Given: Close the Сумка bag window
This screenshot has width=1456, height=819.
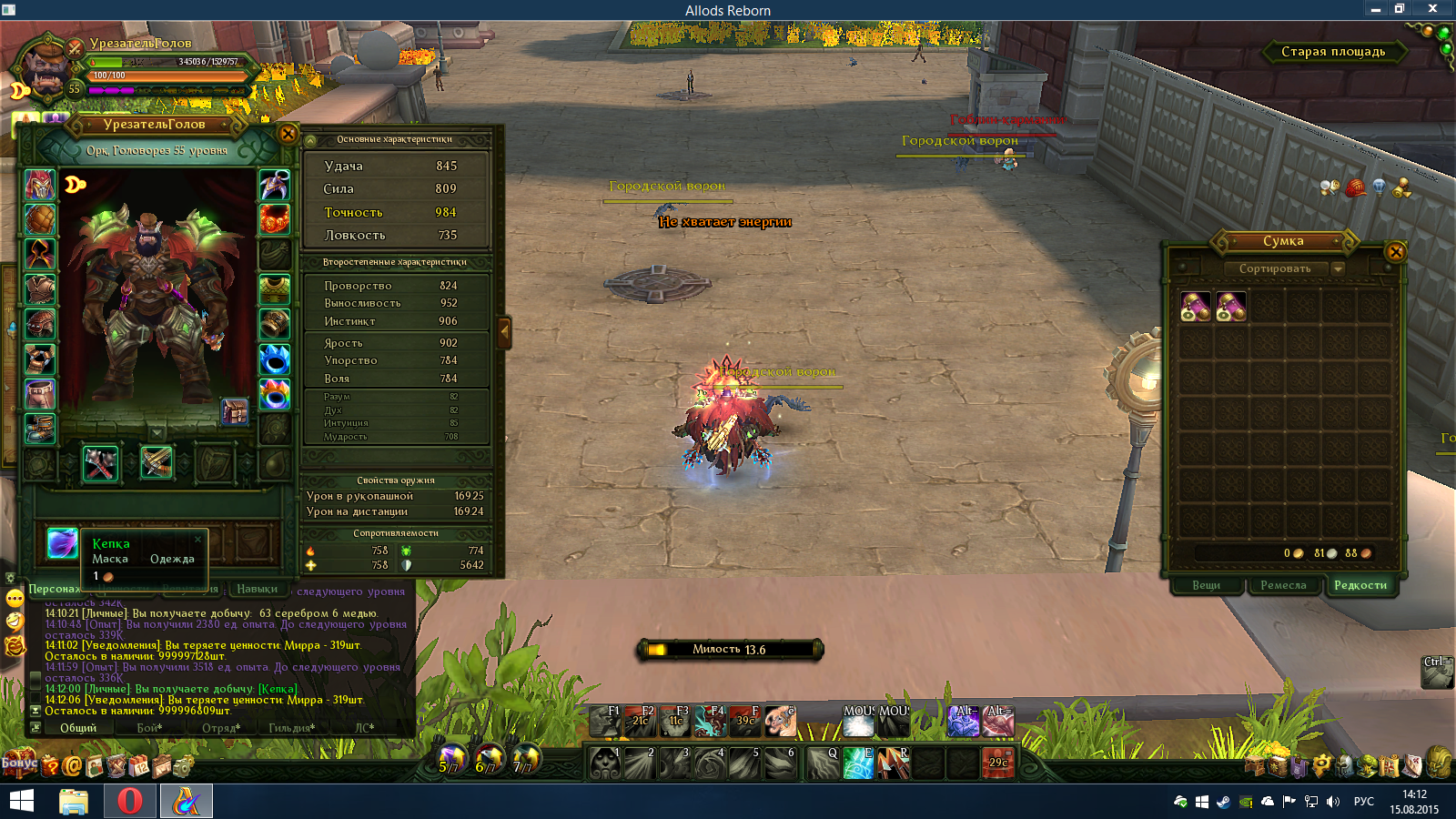Looking at the screenshot, I should point(1395,252).
